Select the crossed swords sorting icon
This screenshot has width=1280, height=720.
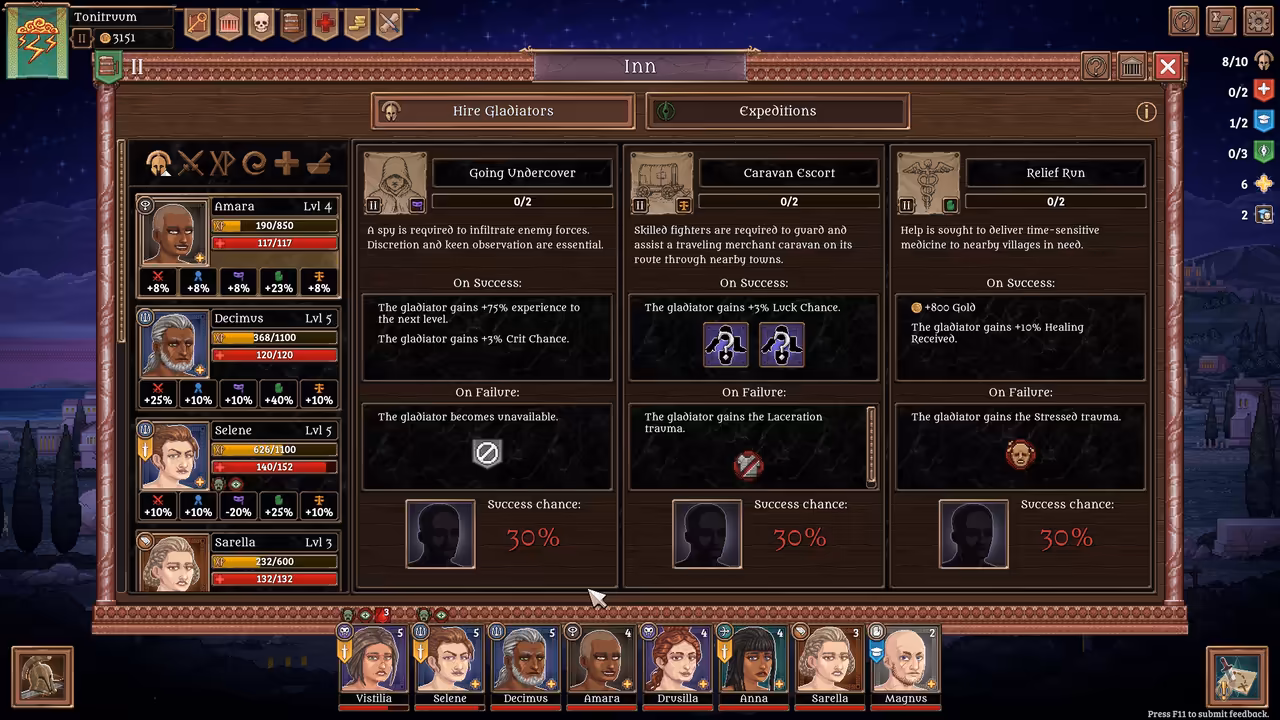[191, 162]
